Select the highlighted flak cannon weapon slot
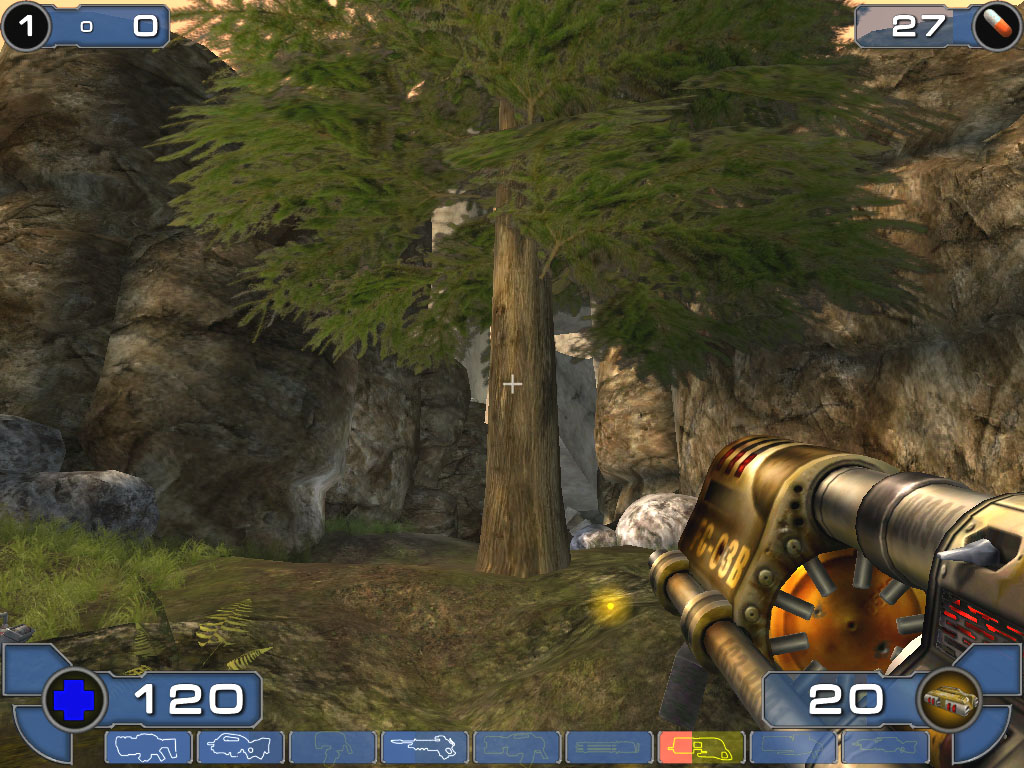Image resolution: width=1024 pixels, height=768 pixels. [x=701, y=747]
